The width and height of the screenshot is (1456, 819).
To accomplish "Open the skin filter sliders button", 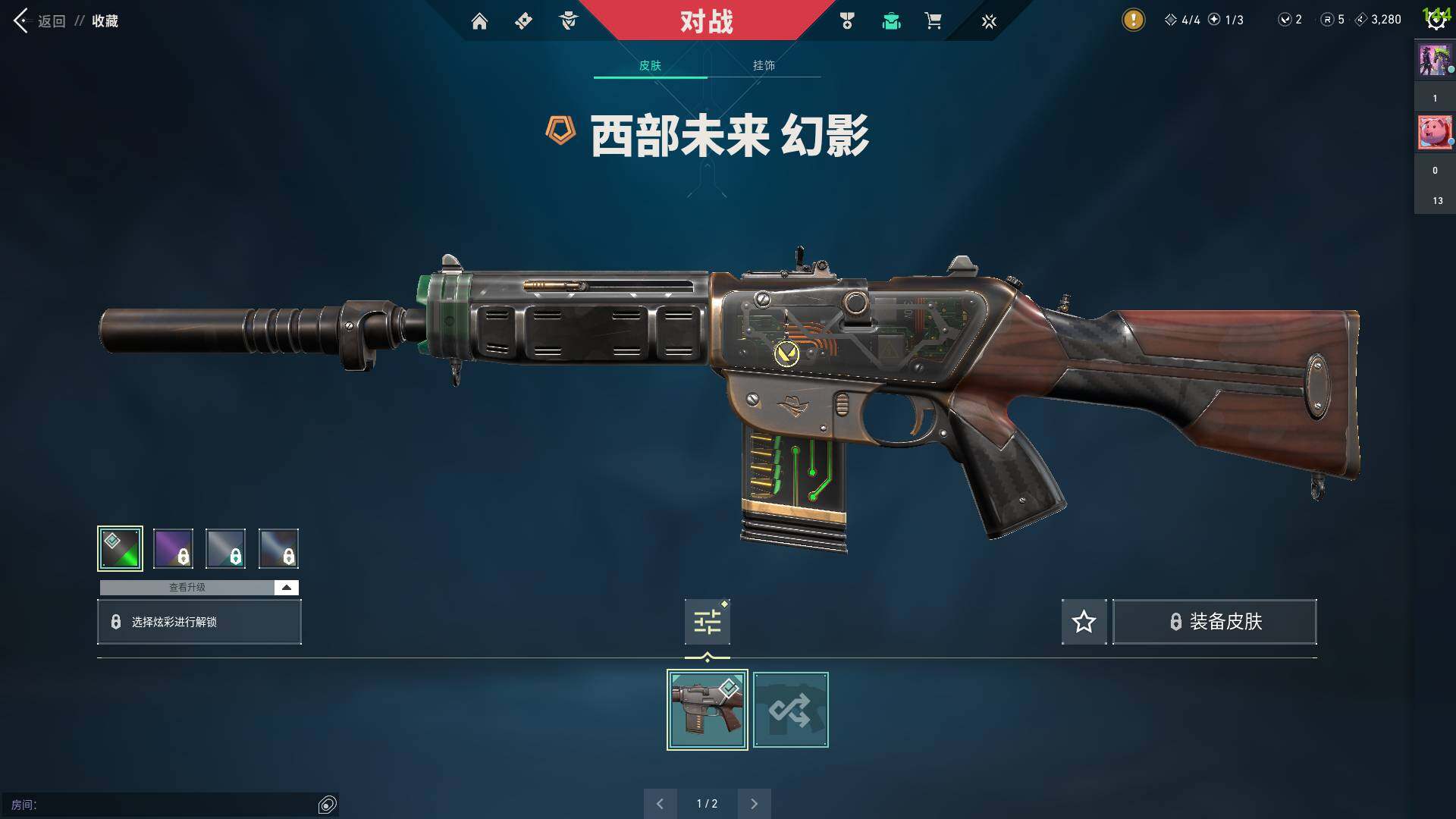I will click(707, 622).
